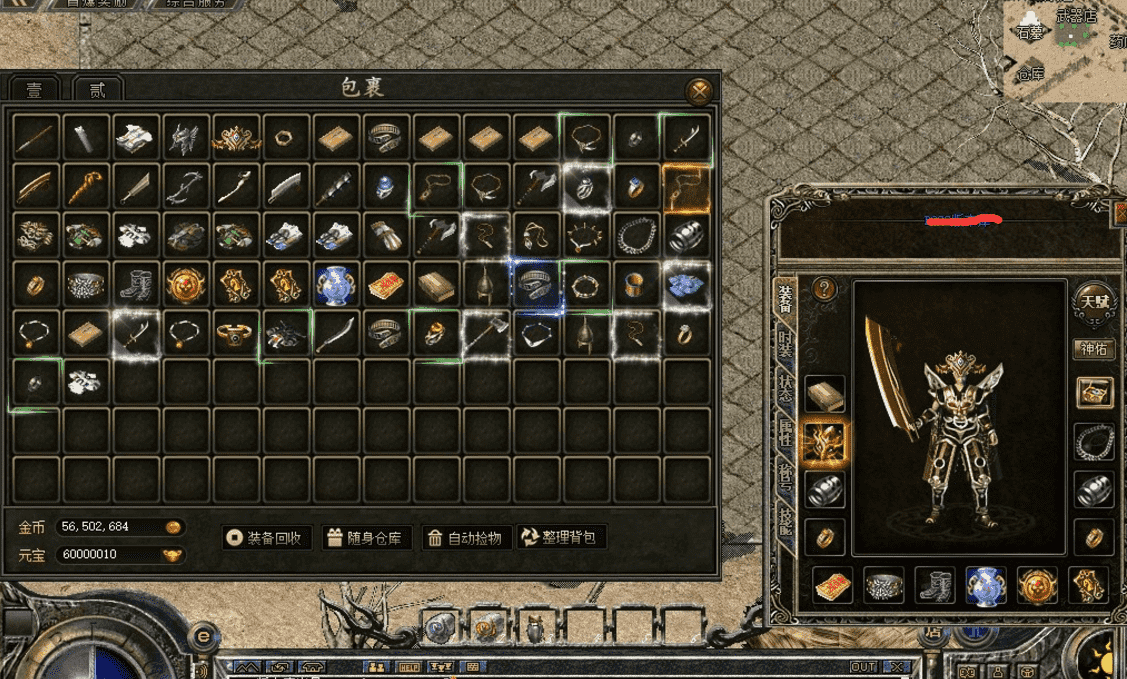Click the question mark help icon
Screen dimensions: 1127x679
click(x=824, y=289)
